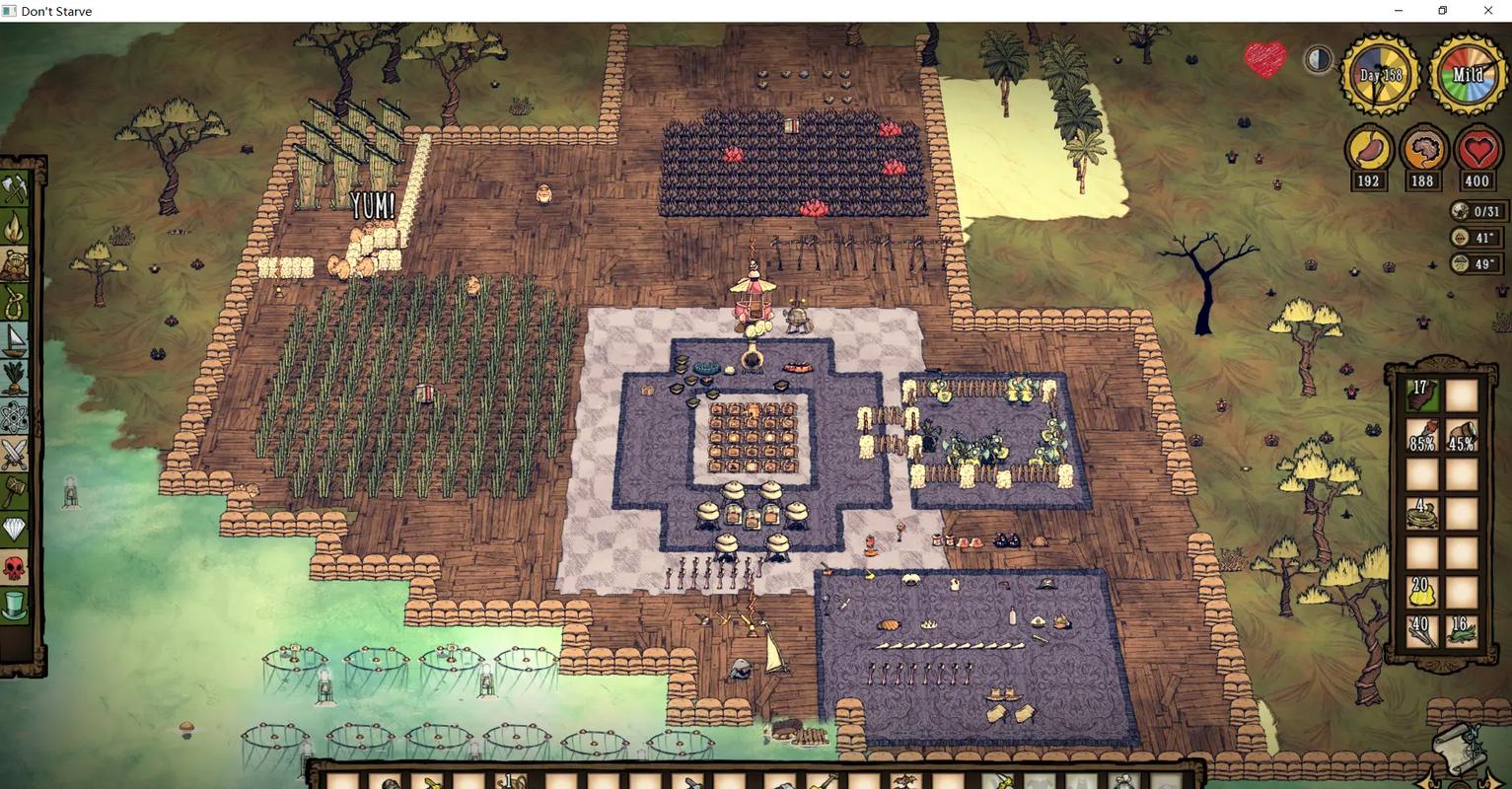This screenshot has height=789, width=1512.
Task: Select the Food farming crafting tab
Action: 15,378
